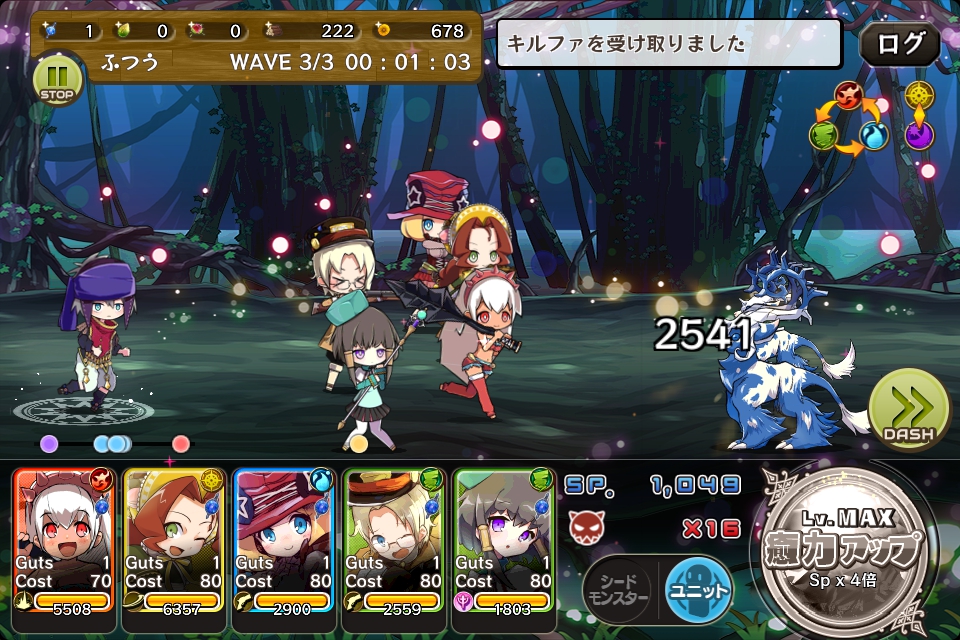Image resolution: width=960 pixels, height=640 pixels.
Task: Summon the glasses-wearing top hat unit card
Action: [x=394, y=538]
